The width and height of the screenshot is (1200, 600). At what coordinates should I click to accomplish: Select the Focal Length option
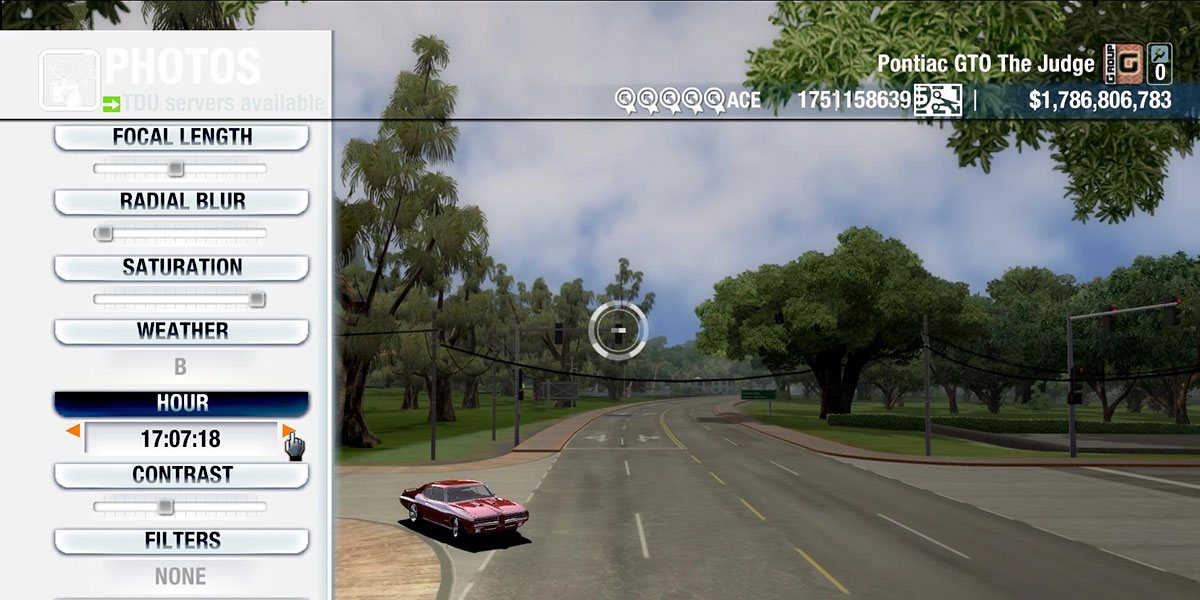[181, 137]
